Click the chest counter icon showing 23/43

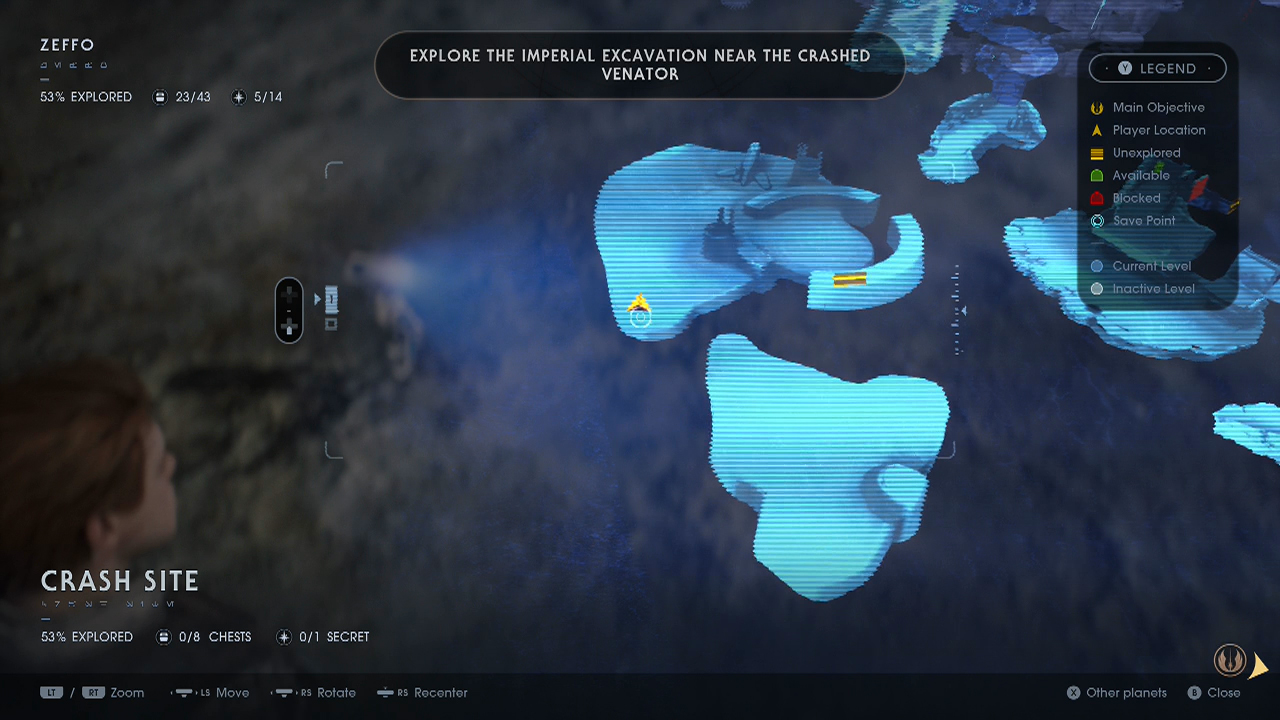click(160, 97)
